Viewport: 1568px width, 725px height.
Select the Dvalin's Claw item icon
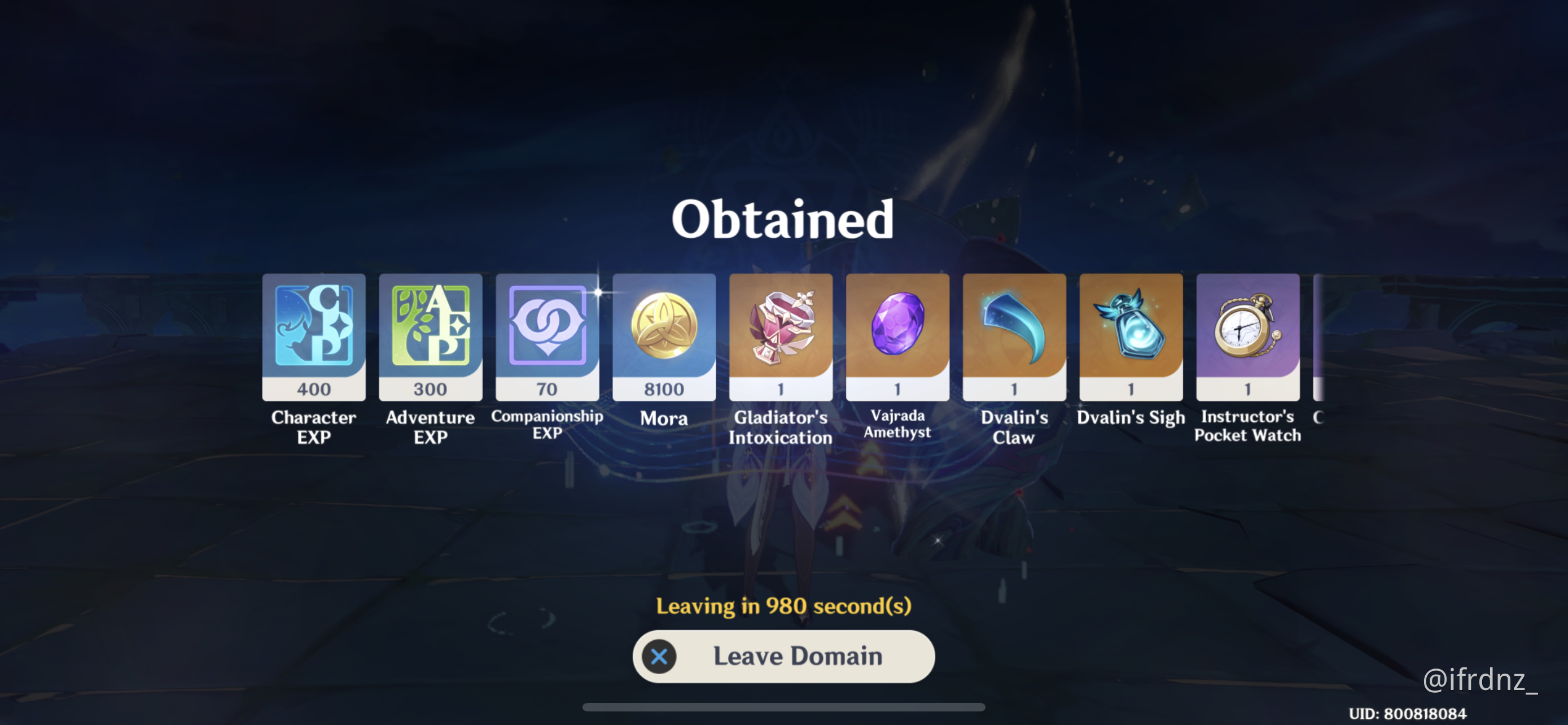tap(1014, 326)
